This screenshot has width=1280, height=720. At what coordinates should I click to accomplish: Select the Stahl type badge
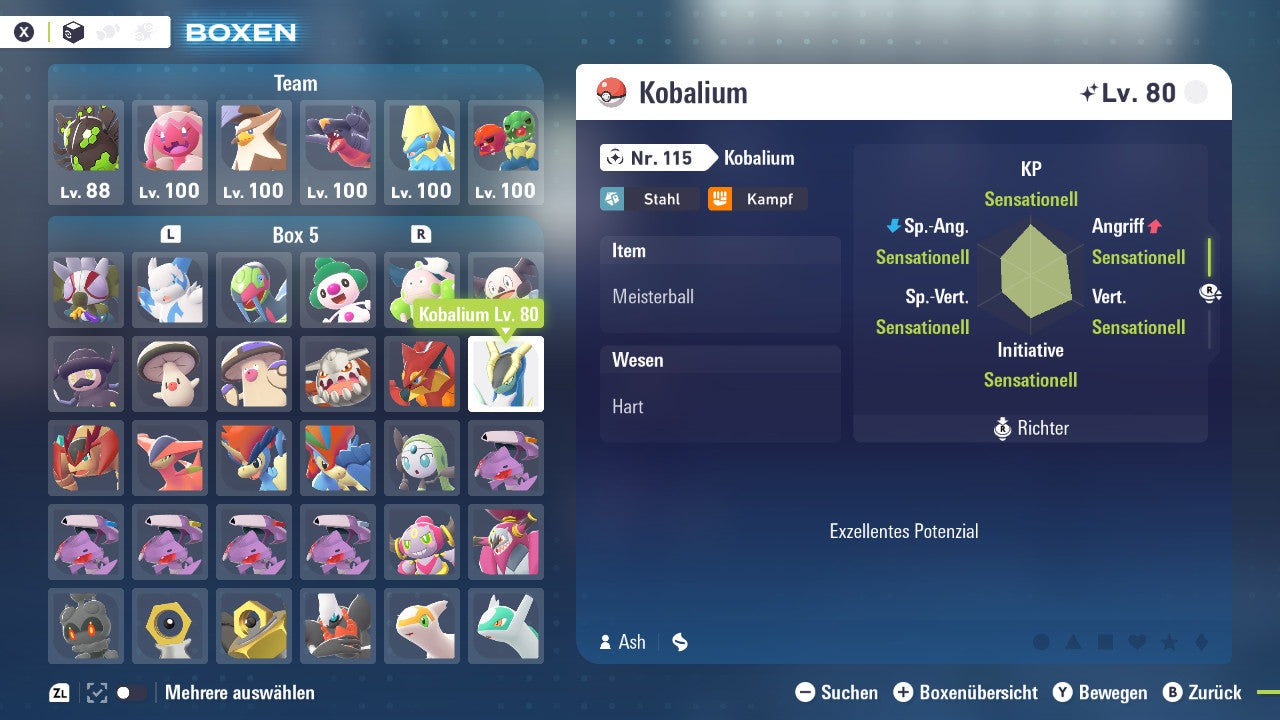tap(650, 199)
